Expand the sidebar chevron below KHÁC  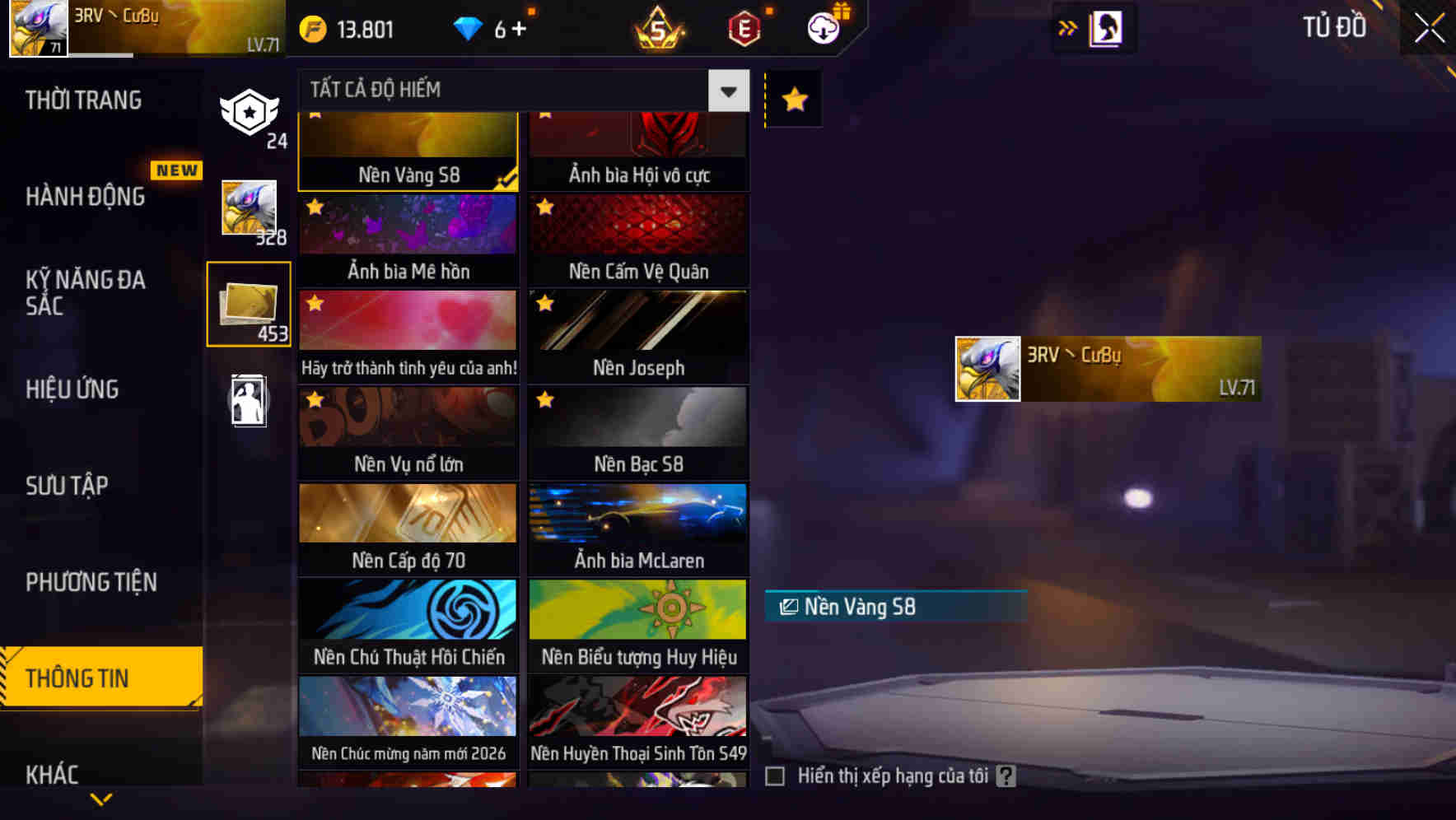100,800
